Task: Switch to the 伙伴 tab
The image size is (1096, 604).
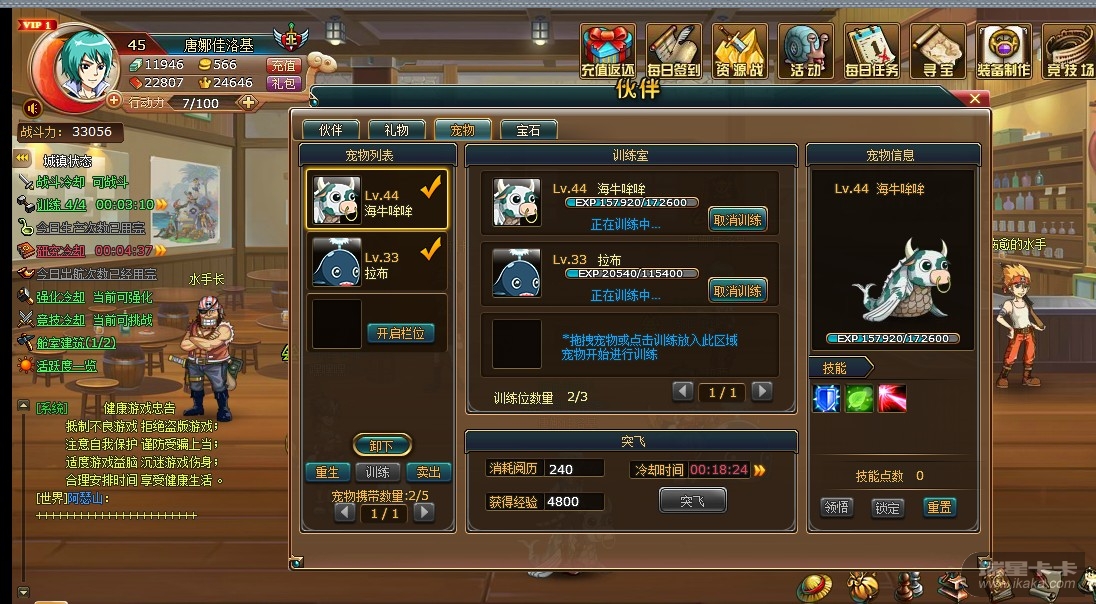Action: (x=331, y=130)
